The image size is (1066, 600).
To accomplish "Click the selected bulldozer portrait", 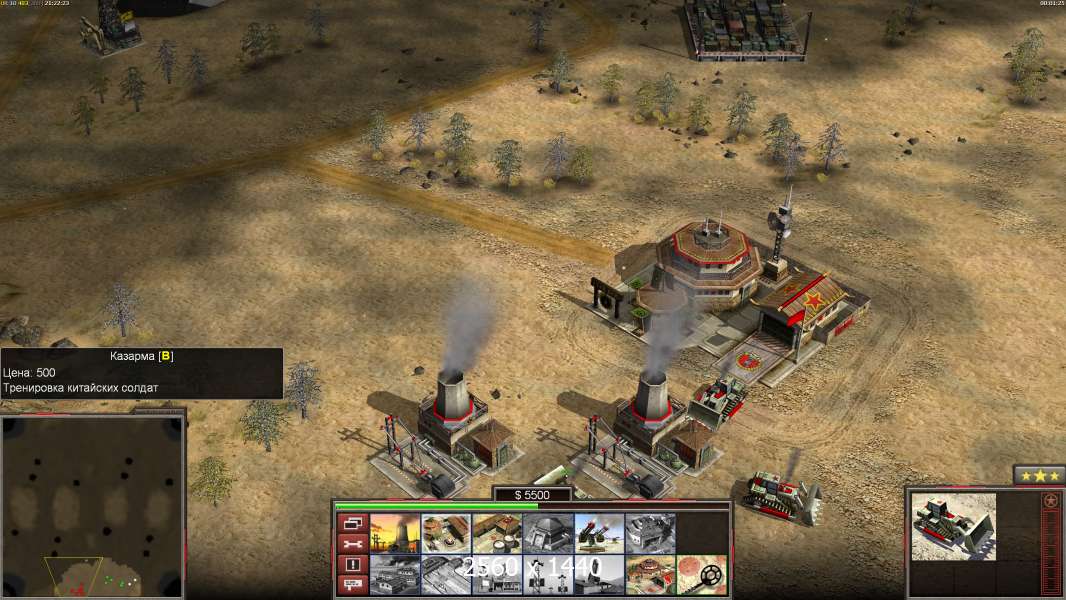I will [x=953, y=525].
